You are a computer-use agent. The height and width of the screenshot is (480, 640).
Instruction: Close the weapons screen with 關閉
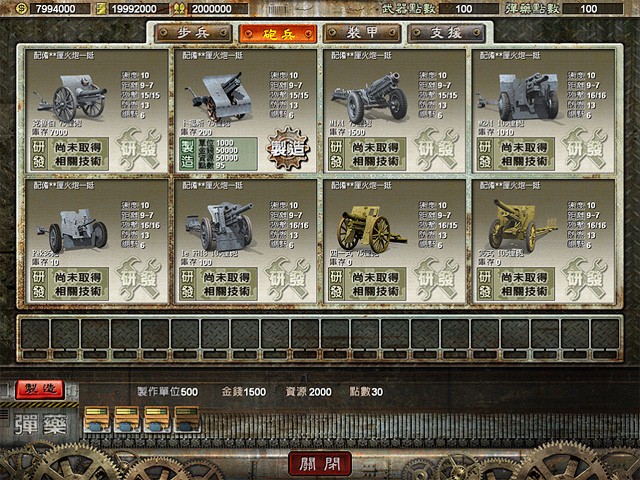click(x=321, y=463)
